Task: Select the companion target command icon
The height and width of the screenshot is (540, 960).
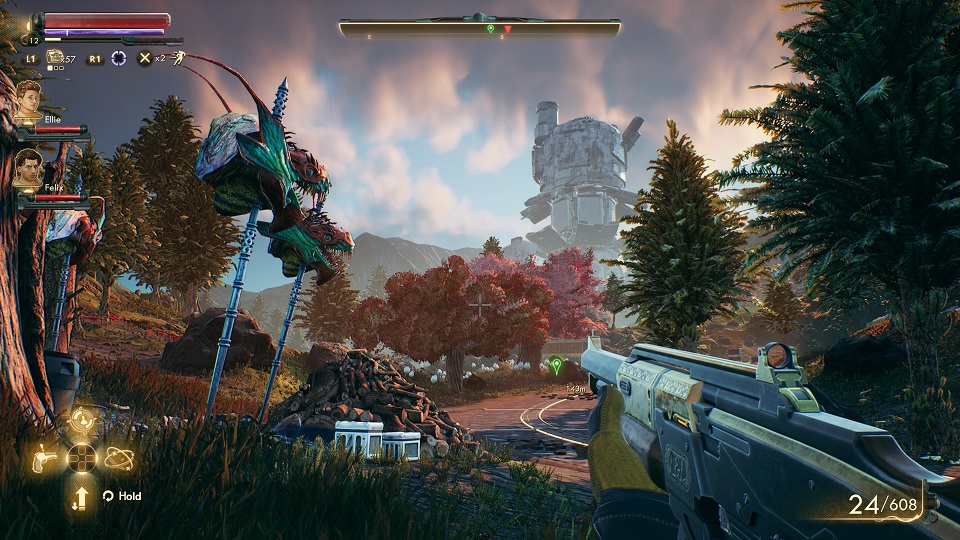Action: 81,422
